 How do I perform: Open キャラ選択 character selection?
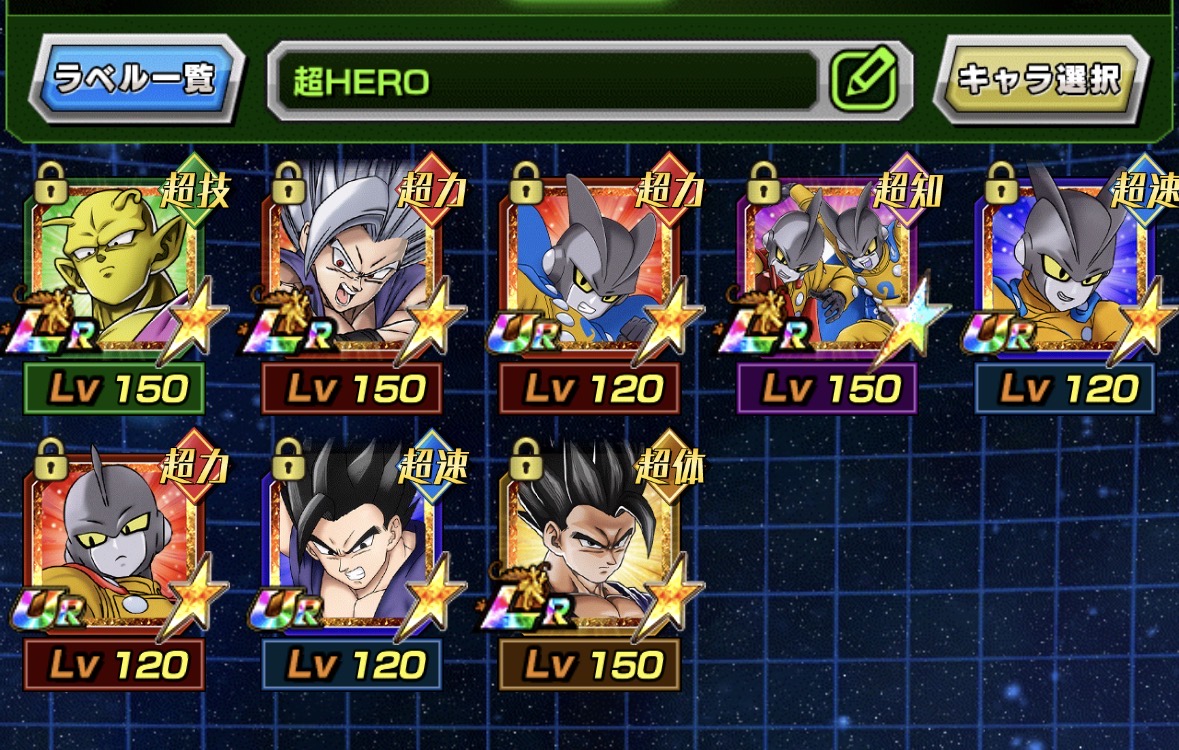tap(1039, 79)
